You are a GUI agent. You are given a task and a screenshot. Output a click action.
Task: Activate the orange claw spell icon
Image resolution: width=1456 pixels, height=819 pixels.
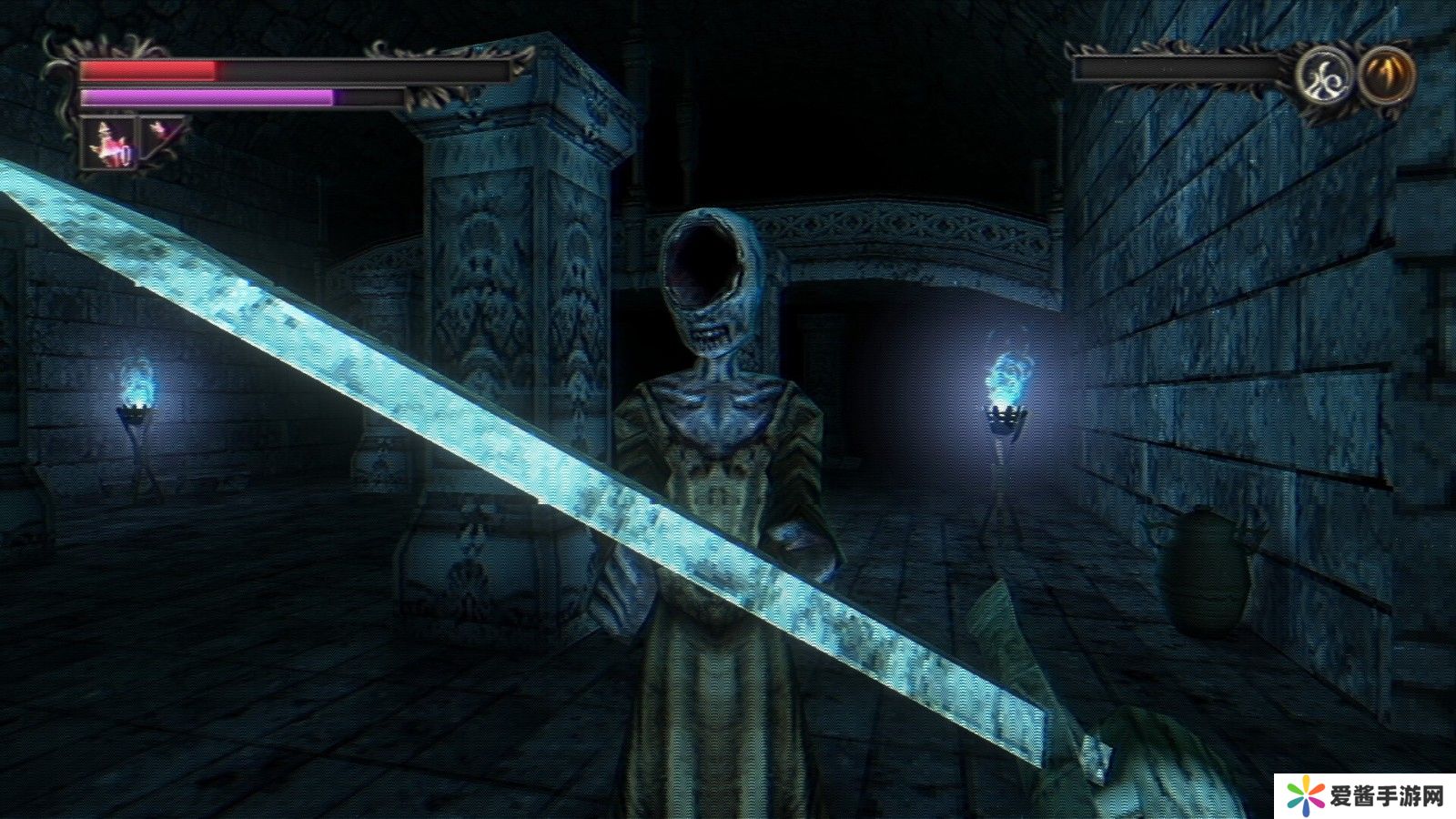[x=1386, y=74]
